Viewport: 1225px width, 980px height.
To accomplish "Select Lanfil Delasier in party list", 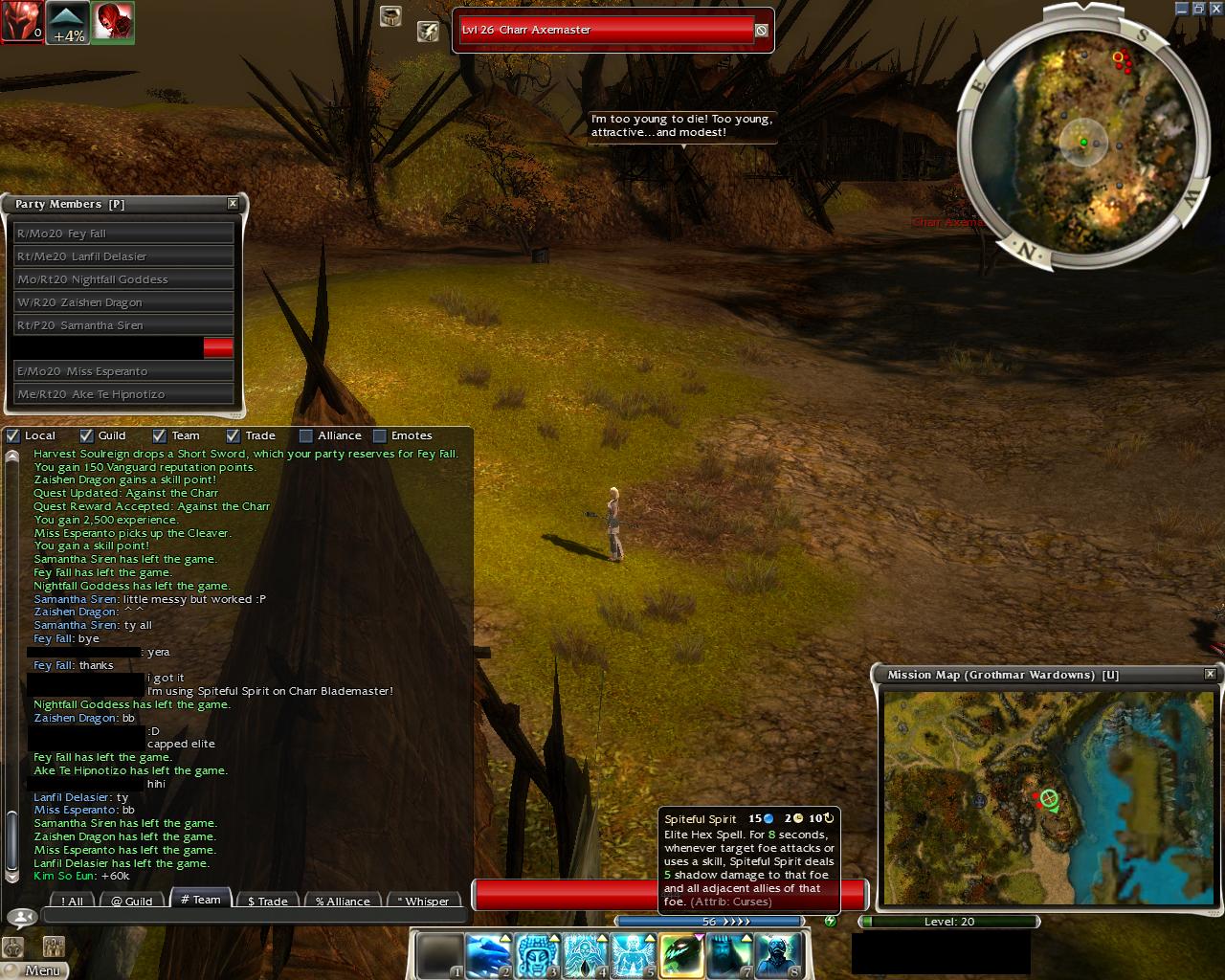I will 123,256.
